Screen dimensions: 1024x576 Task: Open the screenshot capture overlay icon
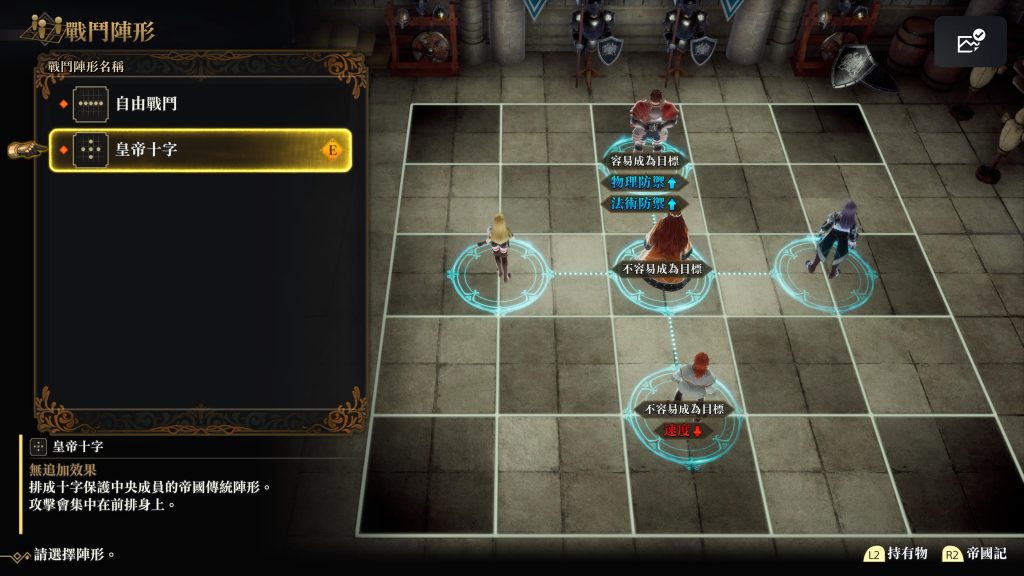point(970,42)
